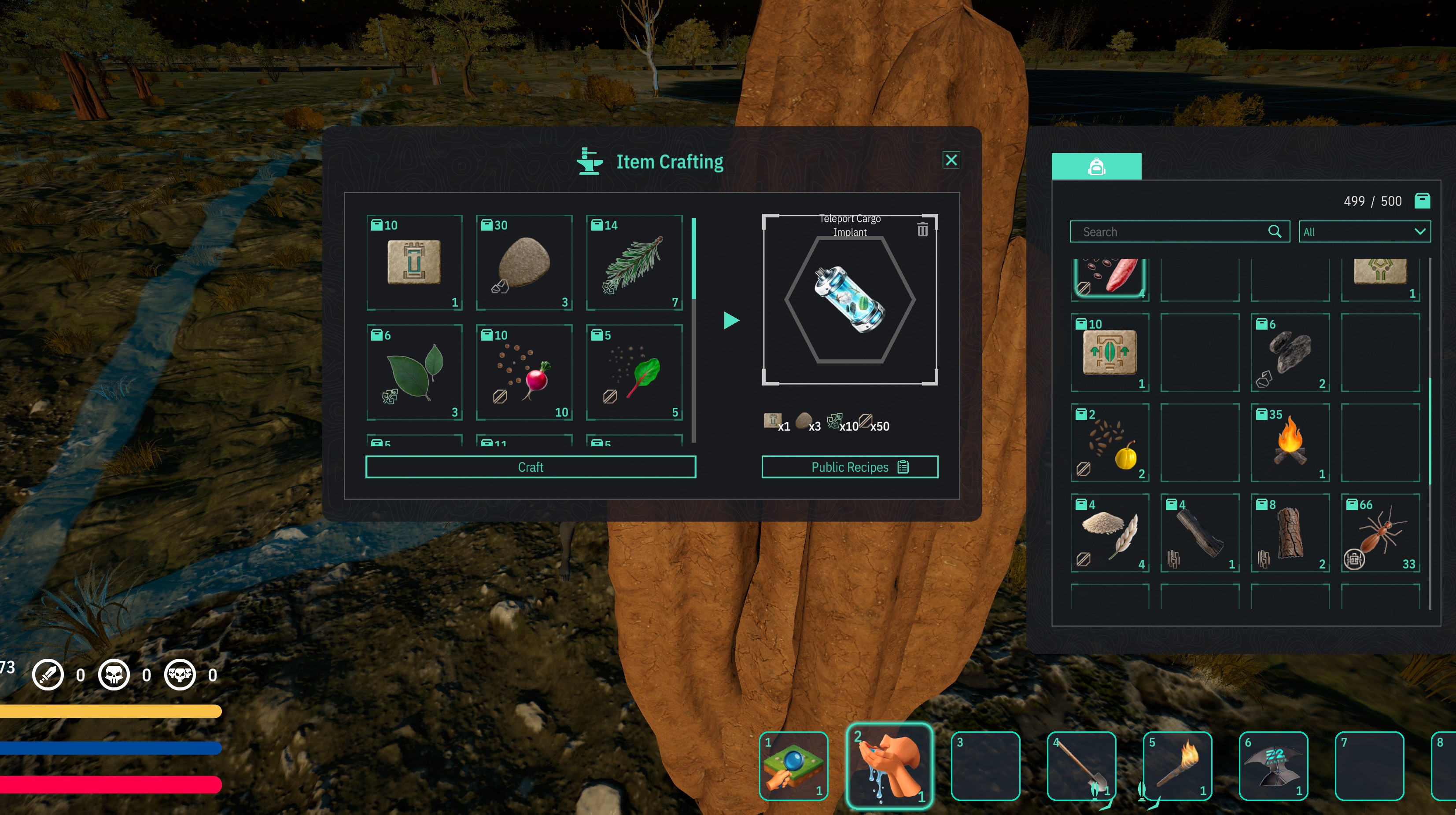Pick the radish seeds ingredient slot
The image size is (1456, 815).
pyautogui.click(x=524, y=373)
